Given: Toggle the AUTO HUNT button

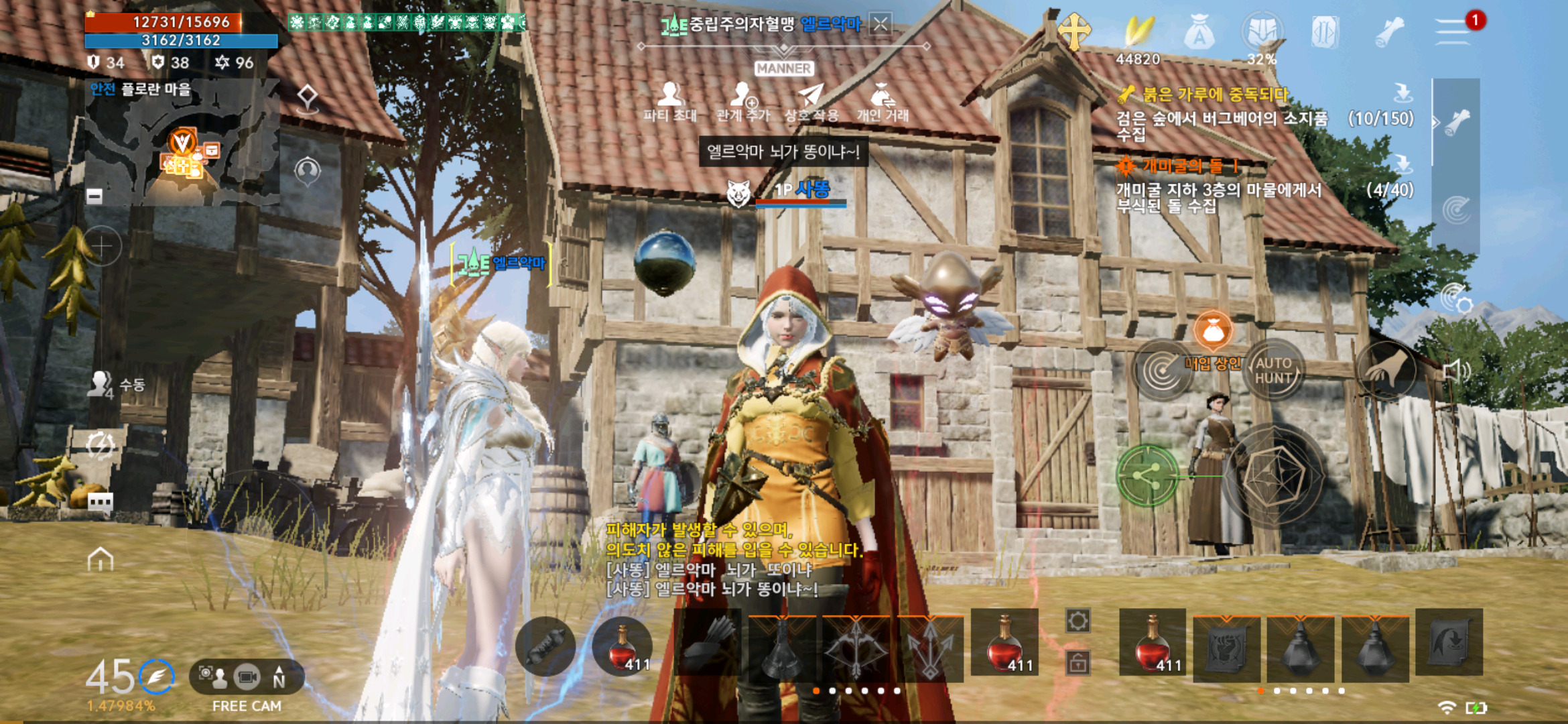Looking at the screenshot, I should click(x=1273, y=370).
